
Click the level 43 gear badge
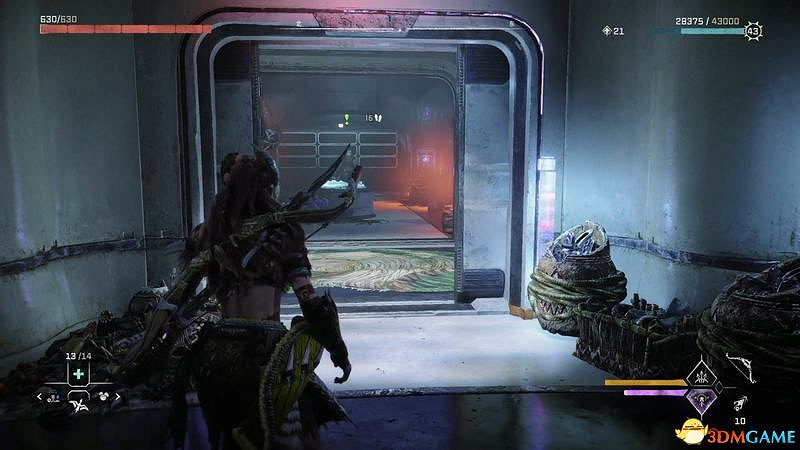coord(752,32)
